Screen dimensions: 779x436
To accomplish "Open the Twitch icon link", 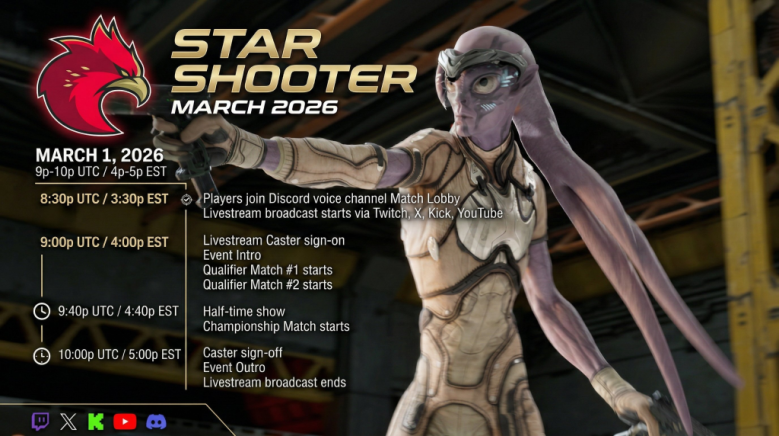I will tap(40, 421).
